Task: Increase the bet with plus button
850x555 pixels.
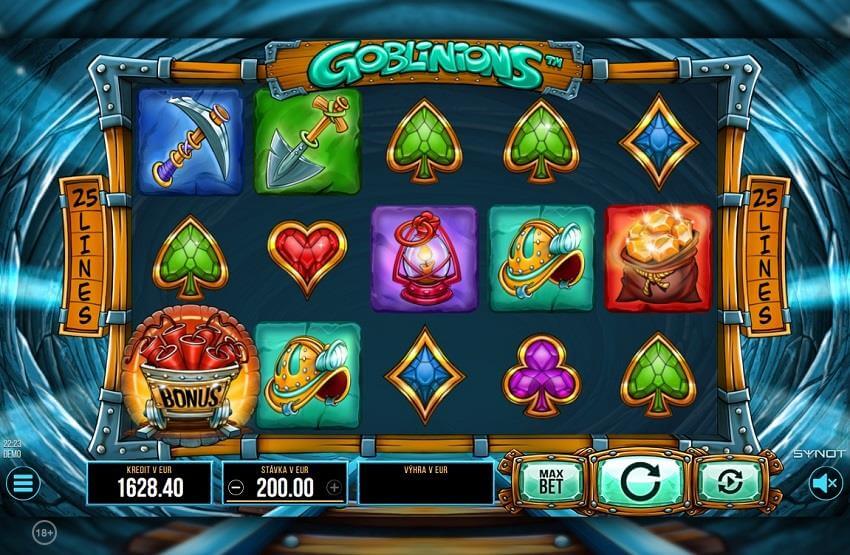Action: (335, 488)
